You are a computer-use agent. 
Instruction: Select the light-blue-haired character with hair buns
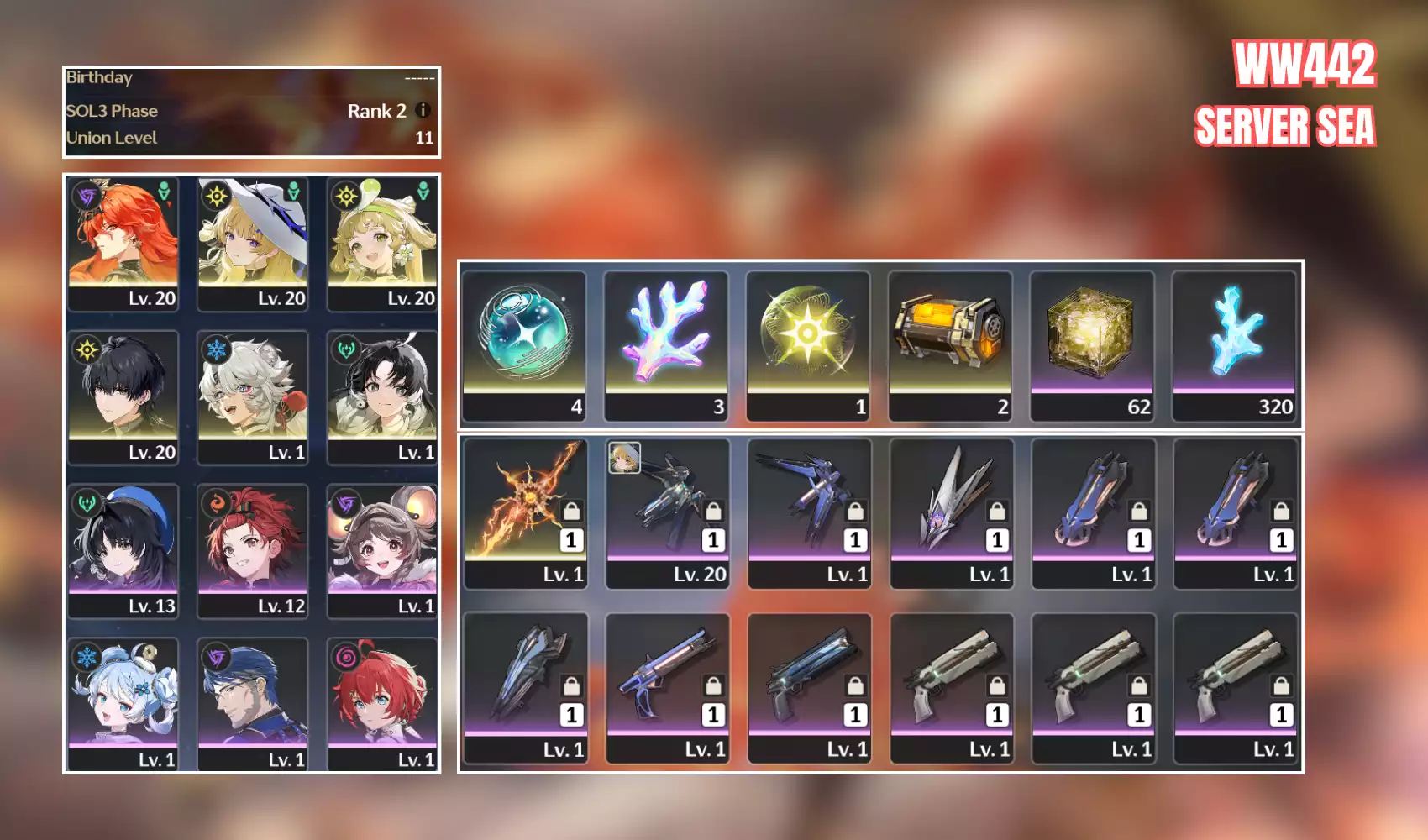tap(123, 703)
